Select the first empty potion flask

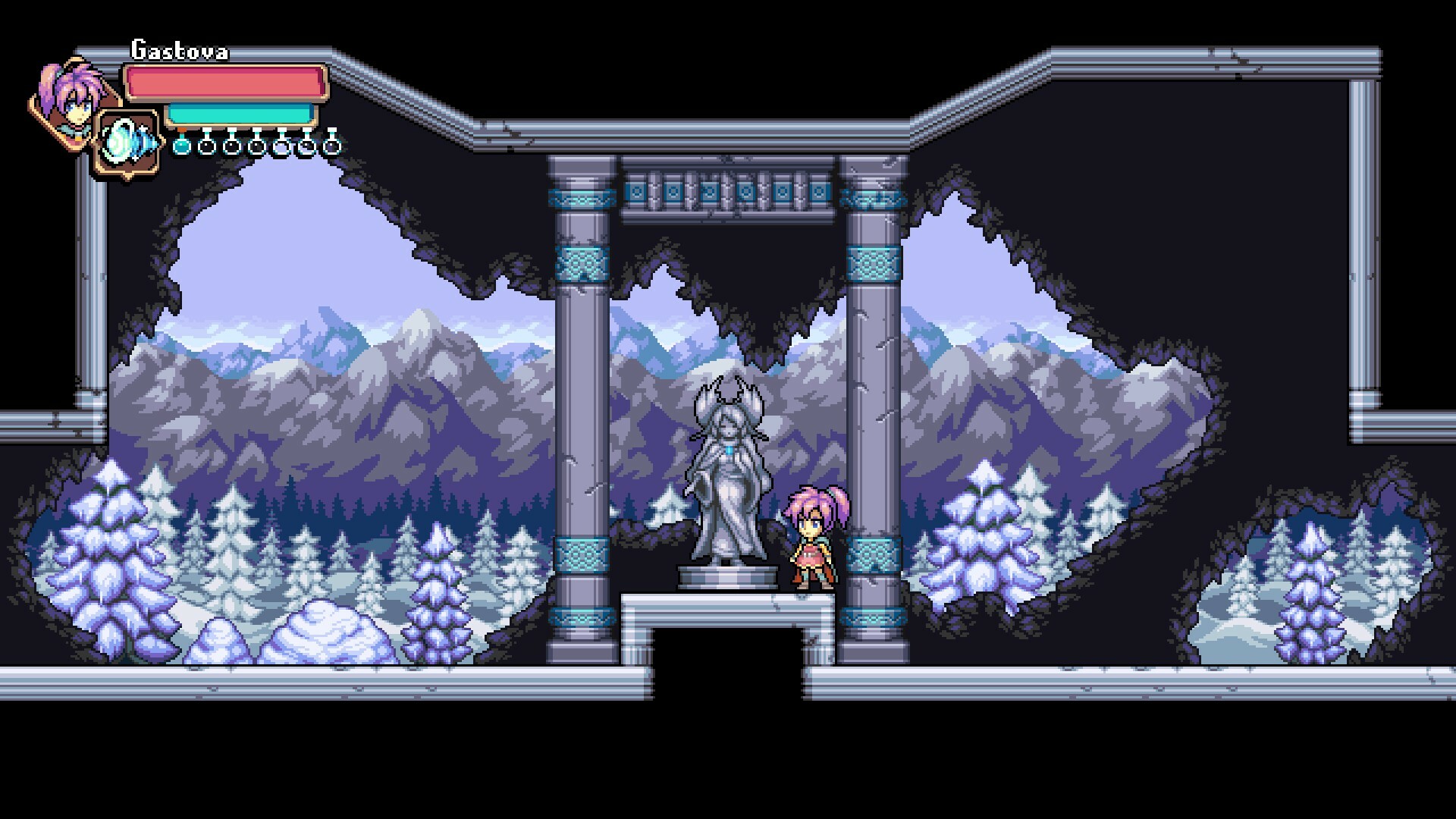pos(207,146)
